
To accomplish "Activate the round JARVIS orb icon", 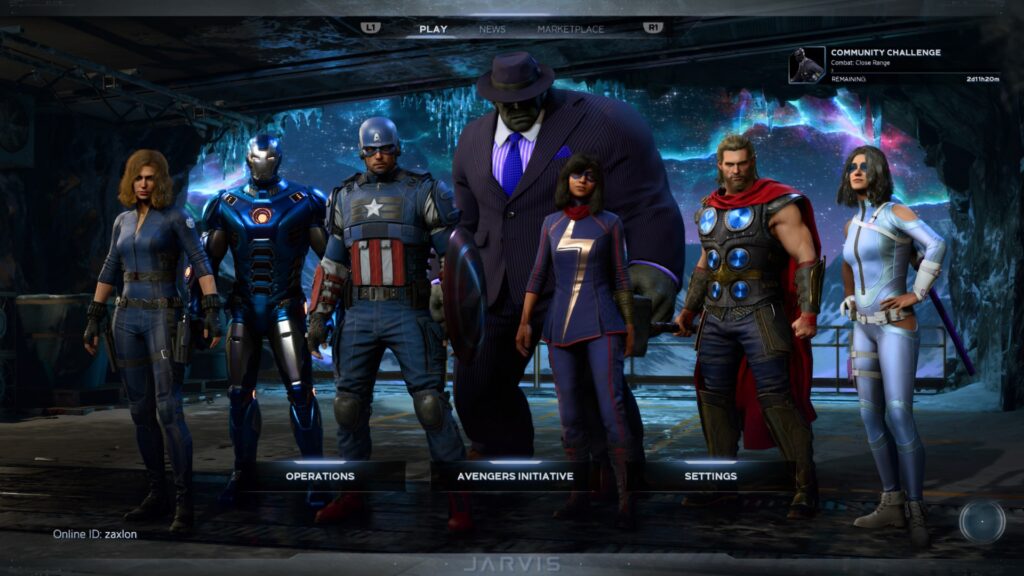I will [x=981, y=521].
